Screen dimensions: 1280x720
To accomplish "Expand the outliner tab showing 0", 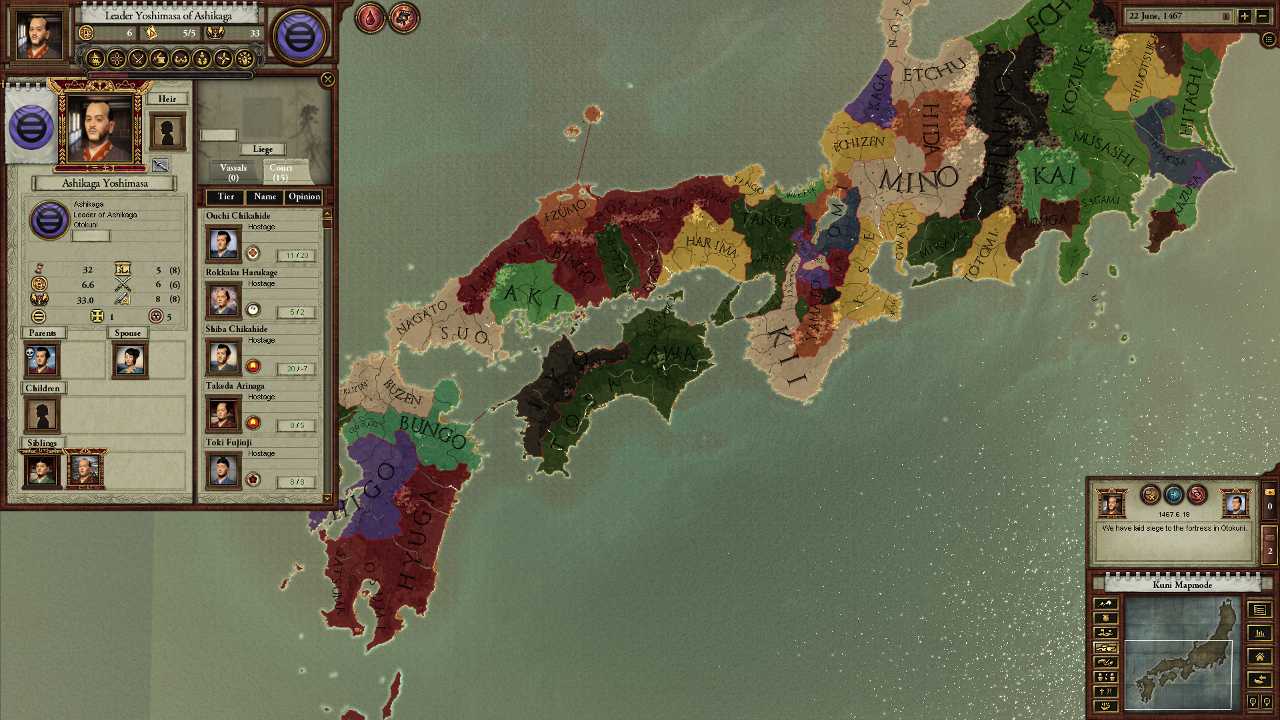I will pyautogui.click(x=1270, y=505).
